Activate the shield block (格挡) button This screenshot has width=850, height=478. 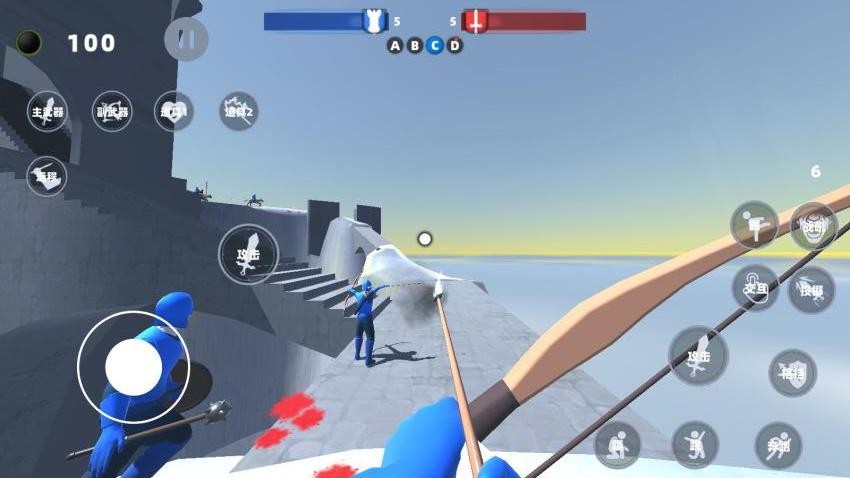click(x=792, y=372)
